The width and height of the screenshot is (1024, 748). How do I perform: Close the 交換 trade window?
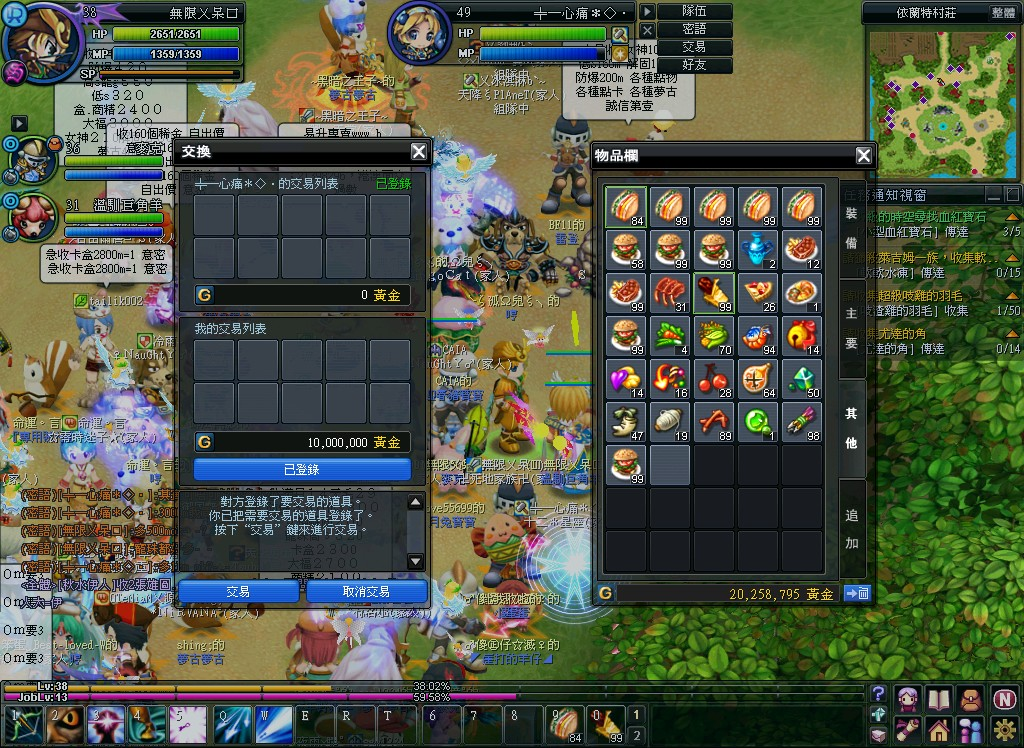pos(419,152)
